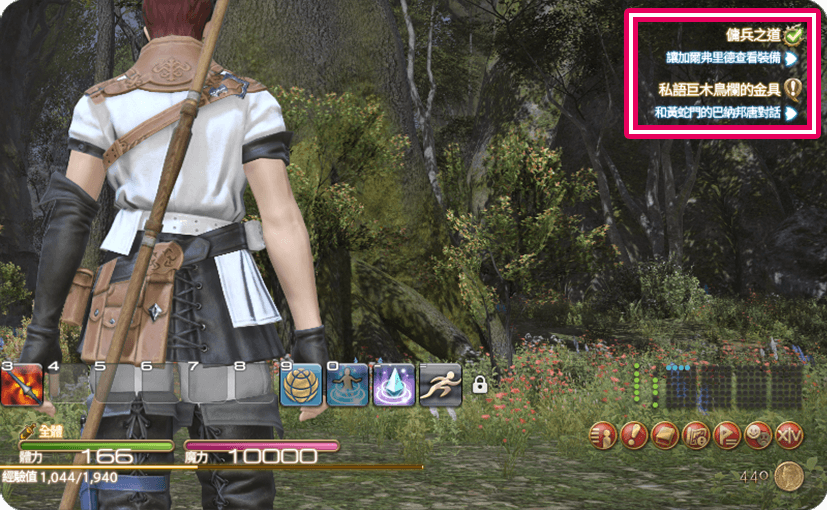
Task: Open the book Logs menu icon
Action: tap(665, 435)
